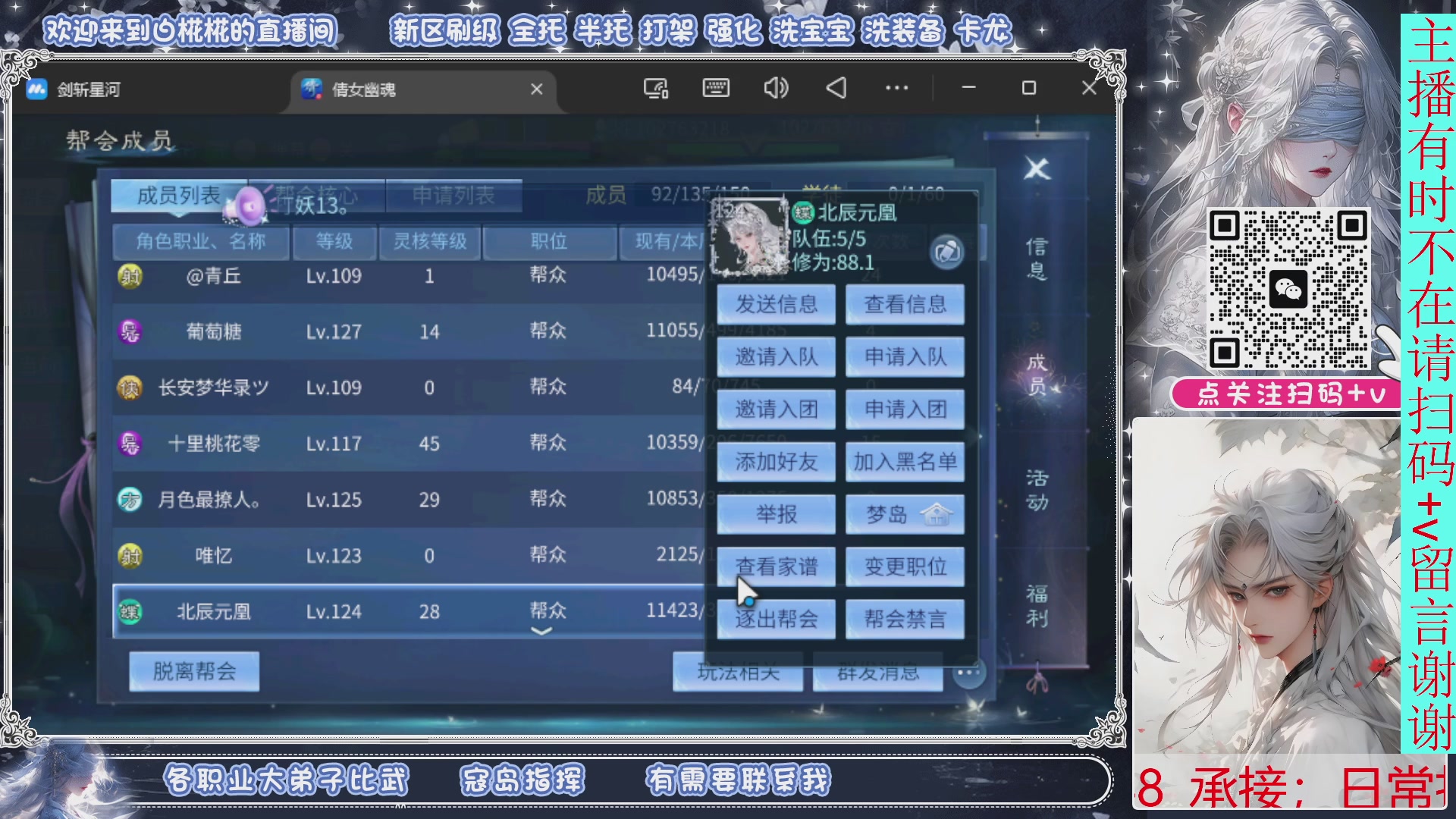1456x819 pixels.
Task: Kick the member via 逐出帮会
Action: 776,618
